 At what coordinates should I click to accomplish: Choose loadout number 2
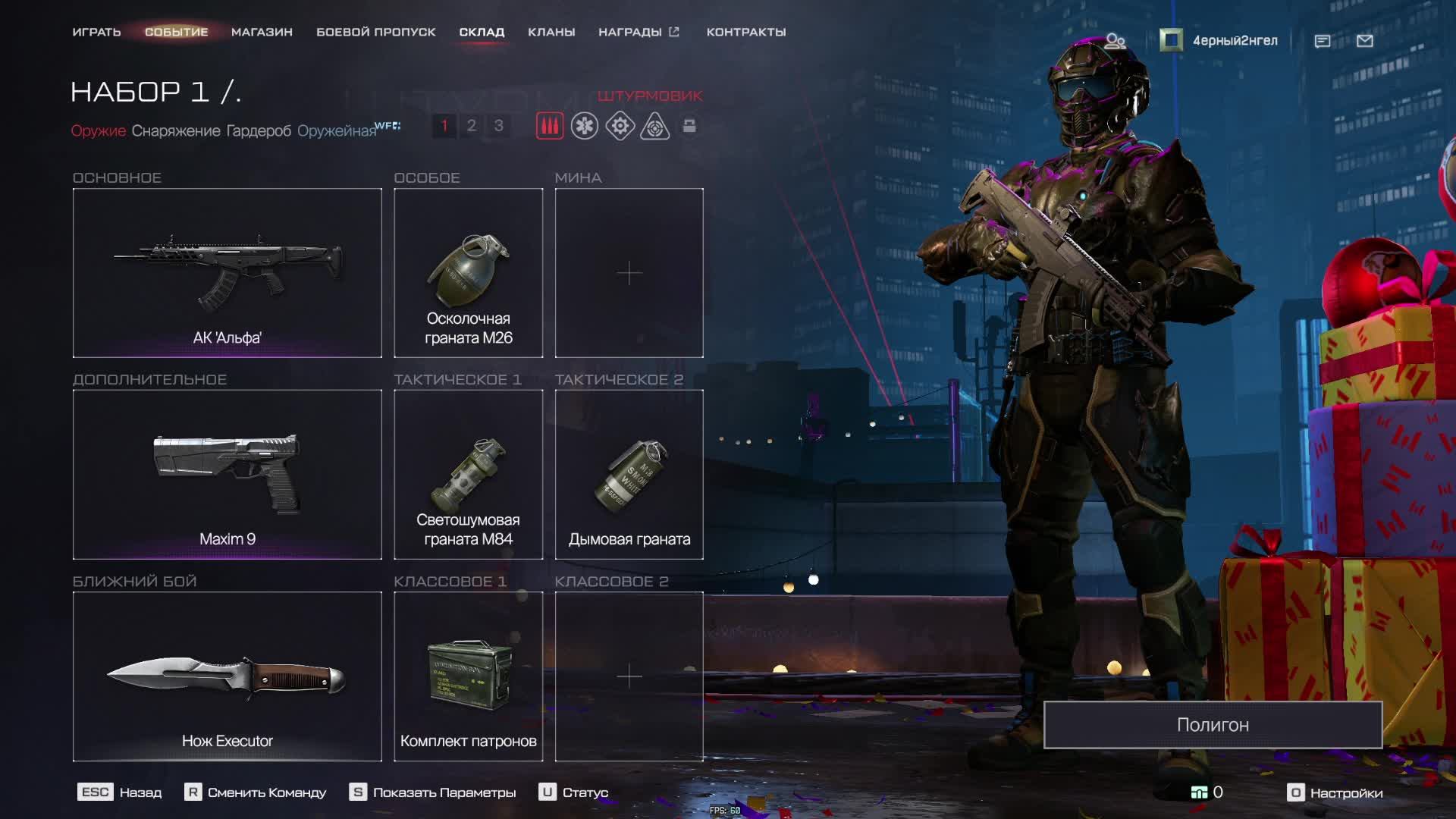click(x=471, y=126)
